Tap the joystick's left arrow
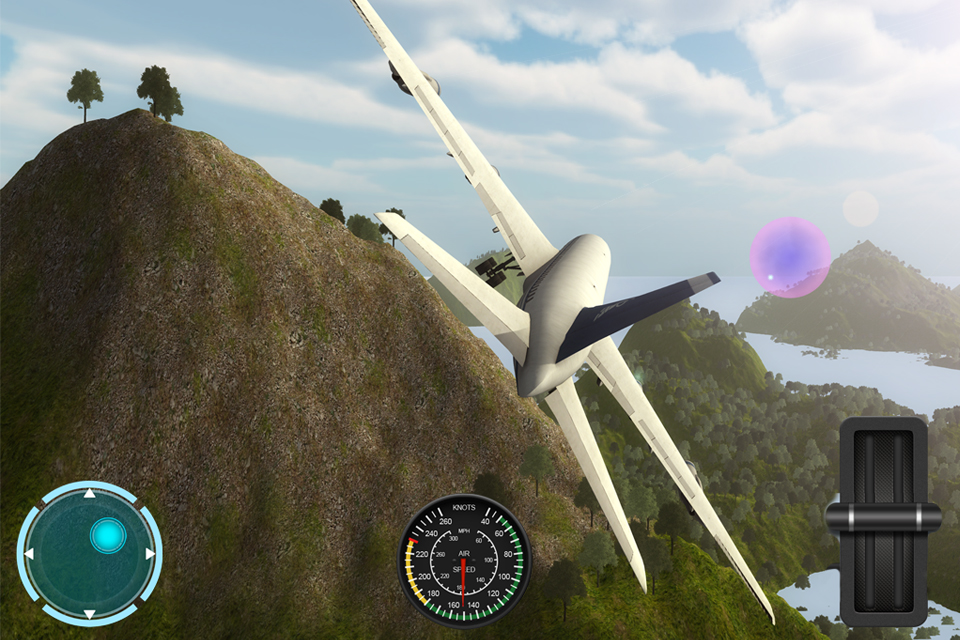 pyautogui.click(x=29, y=553)
